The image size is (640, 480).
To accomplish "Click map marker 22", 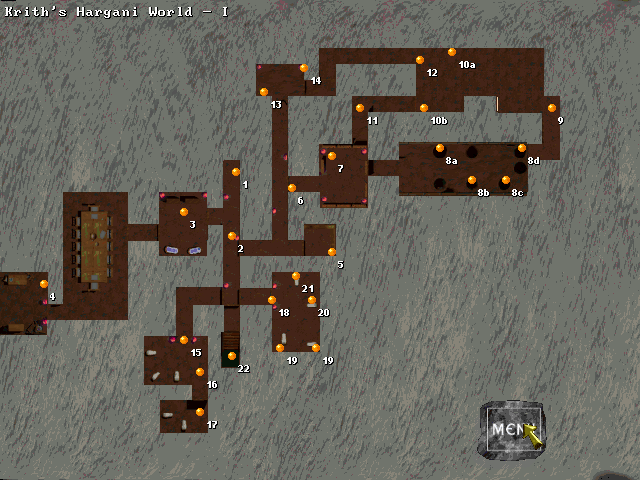I will pos(232,356).
